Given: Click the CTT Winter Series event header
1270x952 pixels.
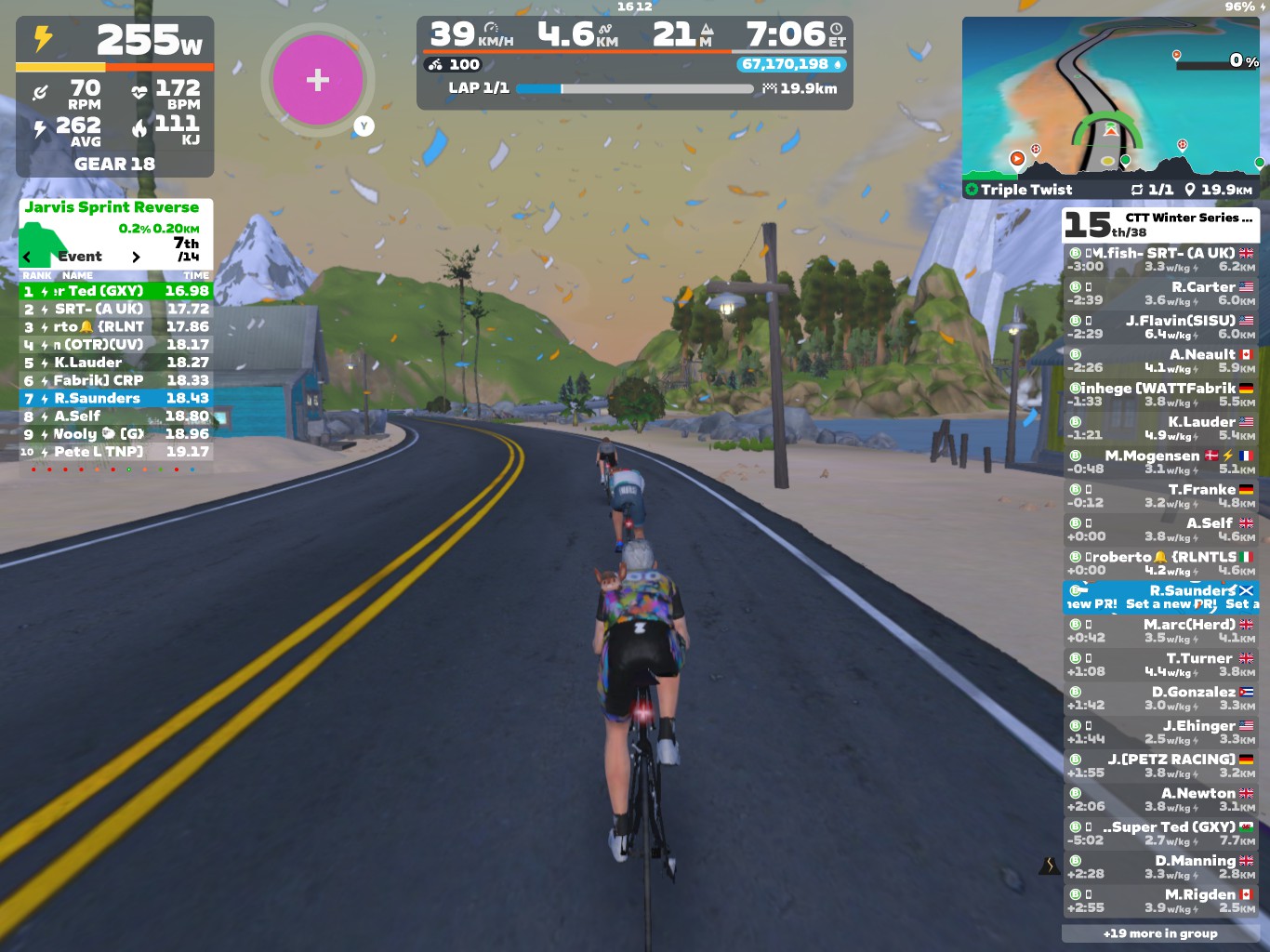Looking at the screenshot, I should click(x=1160, y=224).
